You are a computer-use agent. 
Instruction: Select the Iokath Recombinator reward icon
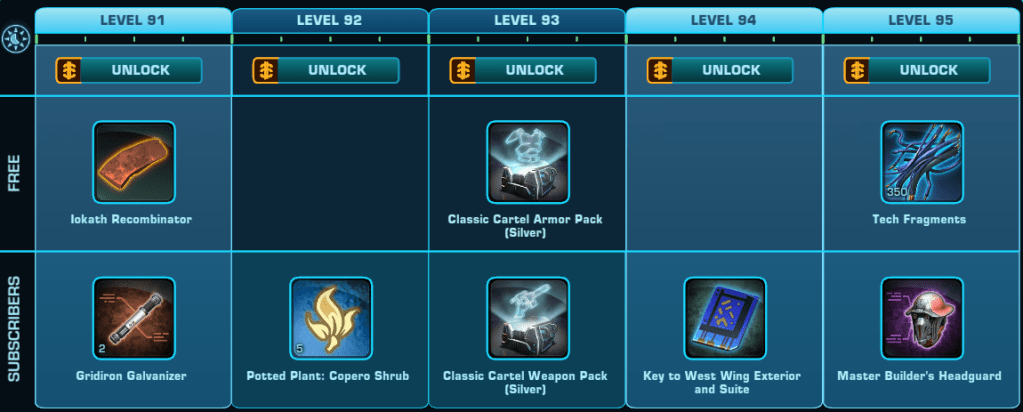click(x=134, y=162)
